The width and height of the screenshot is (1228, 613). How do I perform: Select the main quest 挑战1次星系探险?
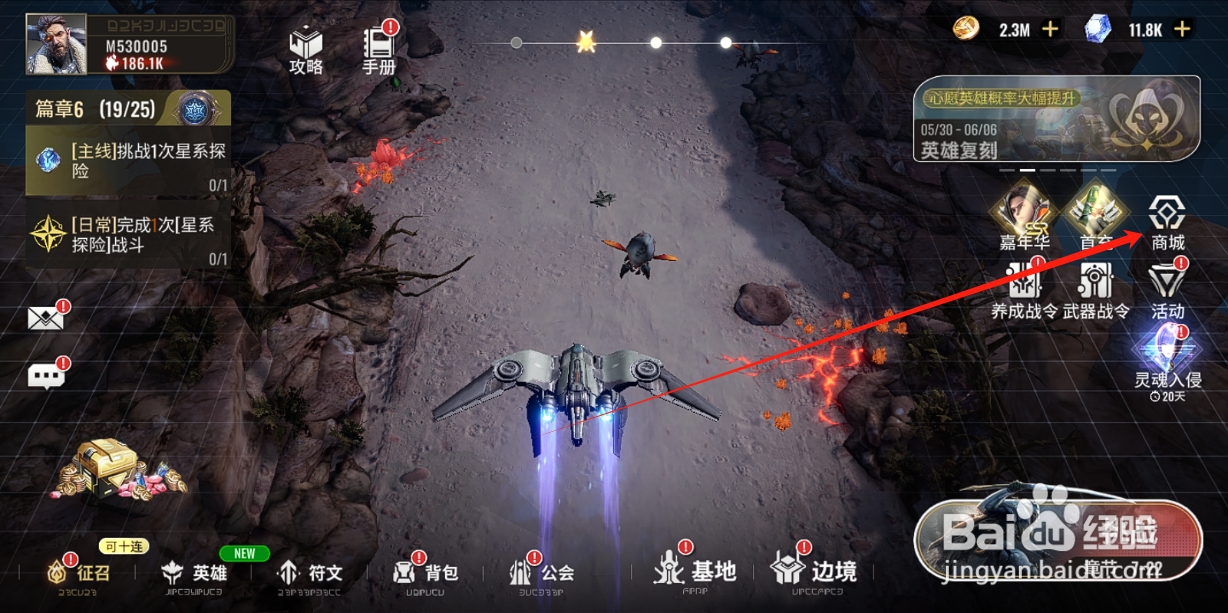tap(128, 165)
